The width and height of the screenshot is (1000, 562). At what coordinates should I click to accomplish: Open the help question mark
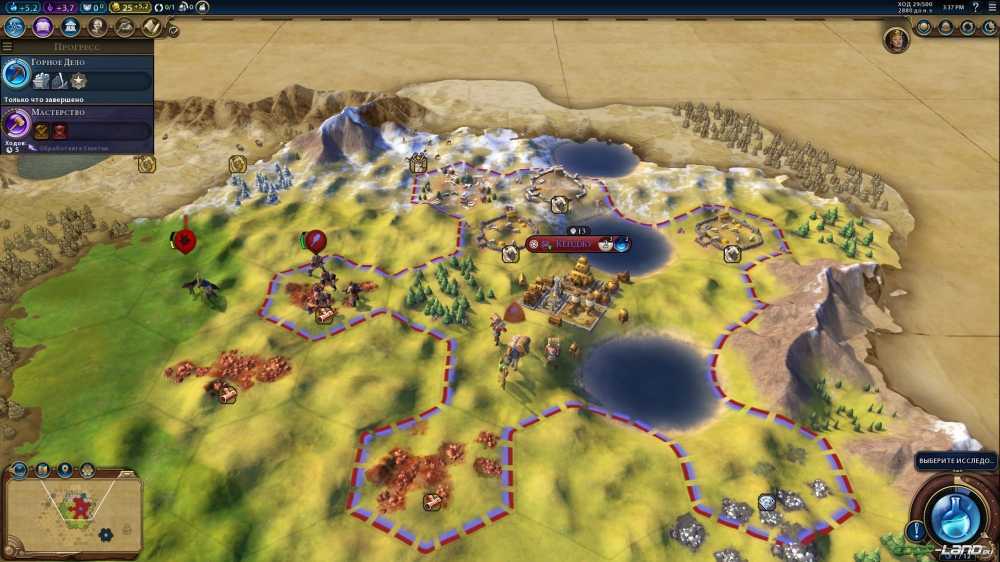pos(975,7)
